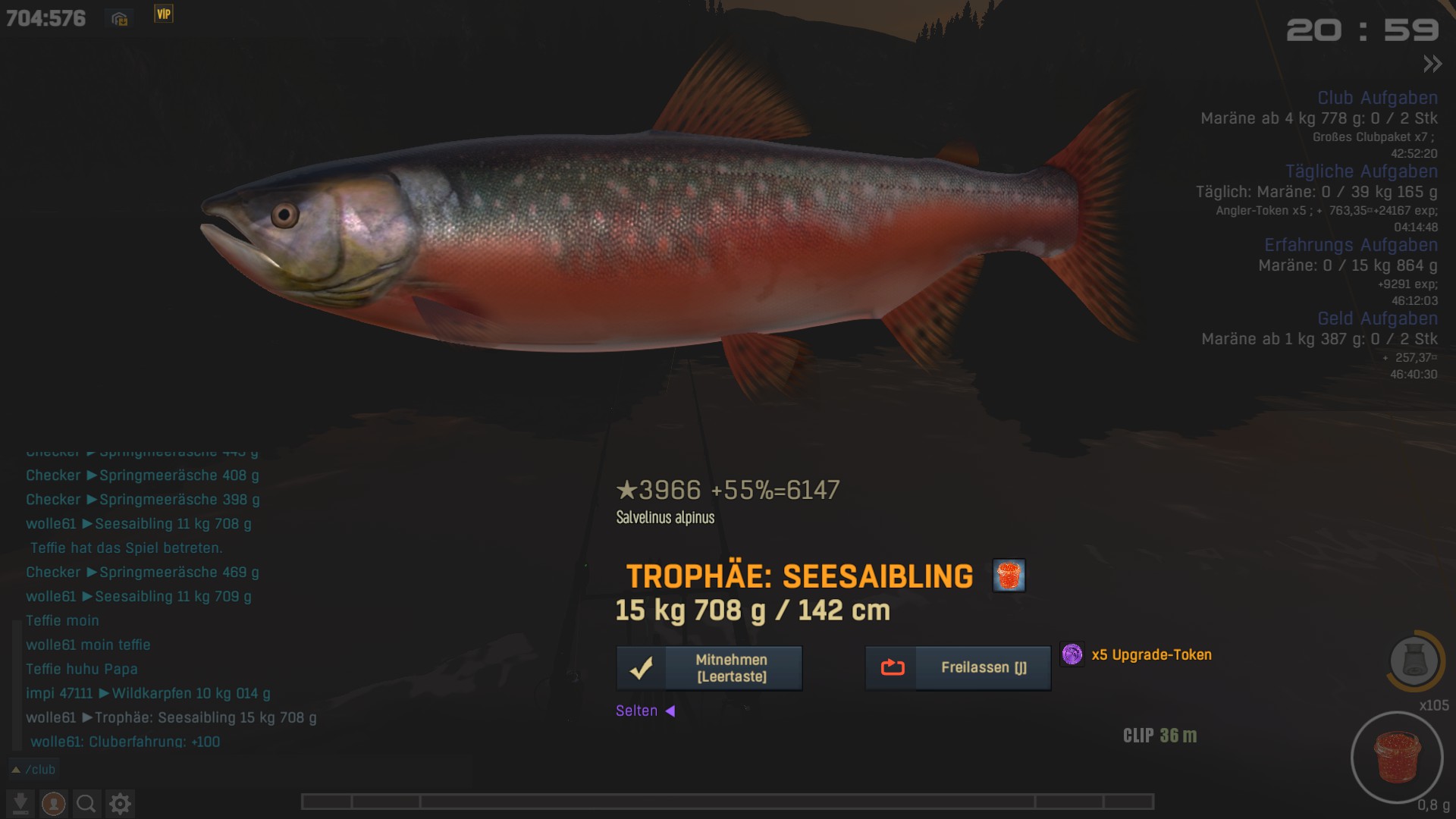Release the fish with the Freilassen button
This screenshot has width=1456, height=819.
(x=958, y=668)
